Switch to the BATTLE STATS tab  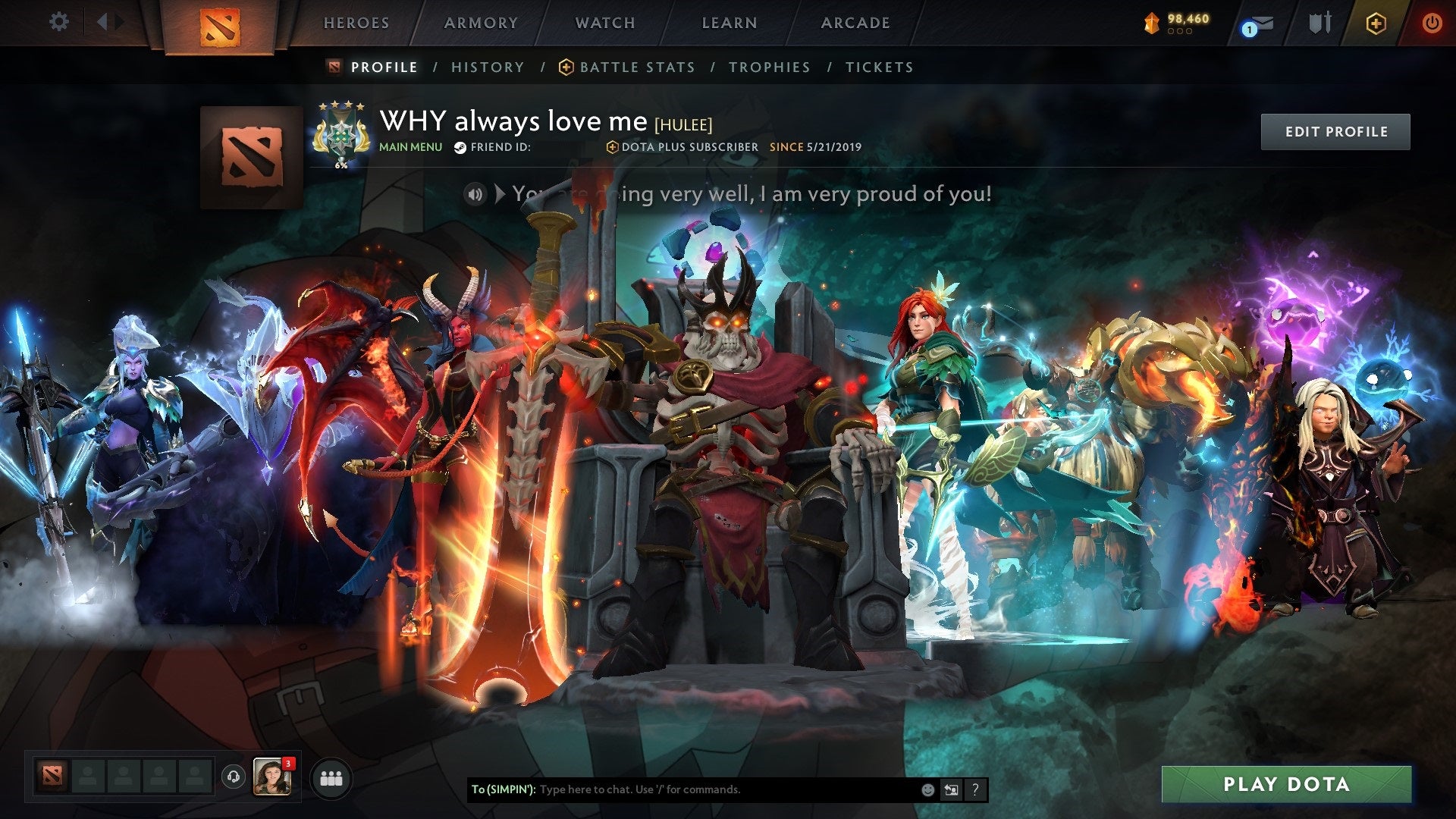(636, 67)
